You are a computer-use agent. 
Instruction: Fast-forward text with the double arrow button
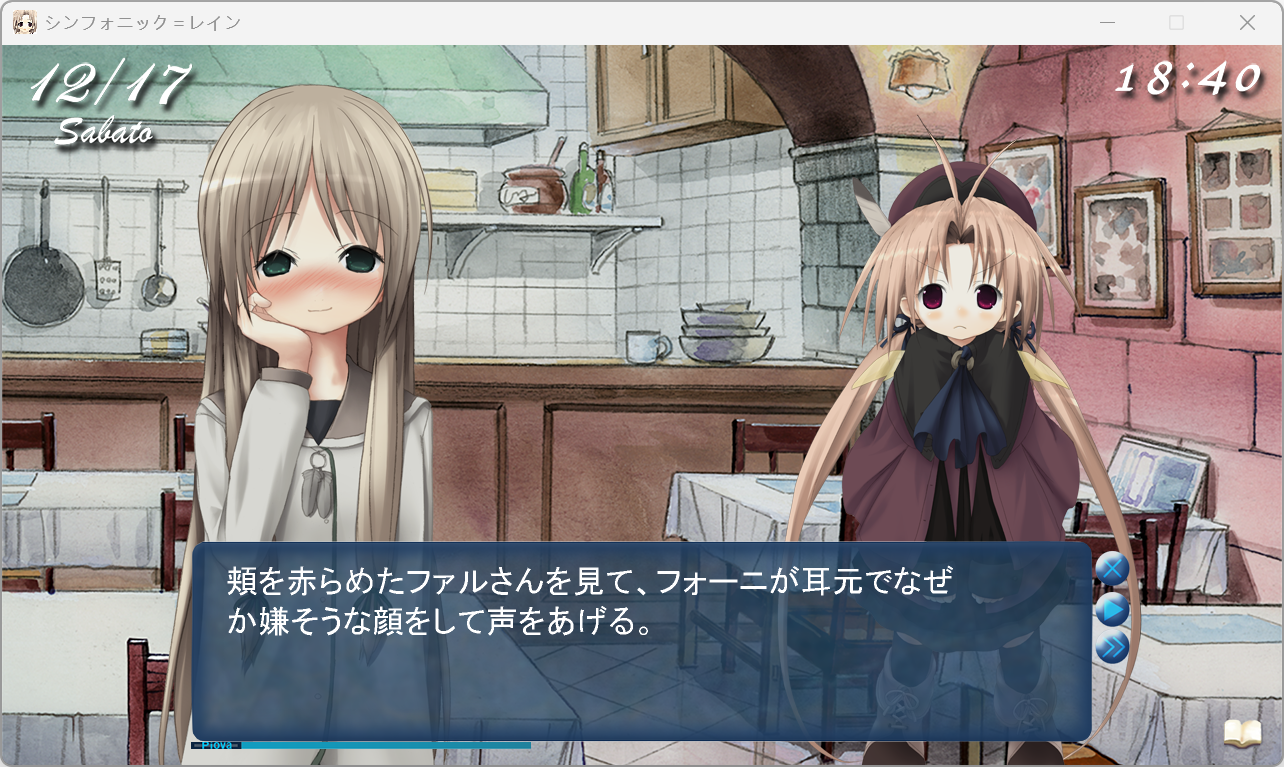[1112, 648]
